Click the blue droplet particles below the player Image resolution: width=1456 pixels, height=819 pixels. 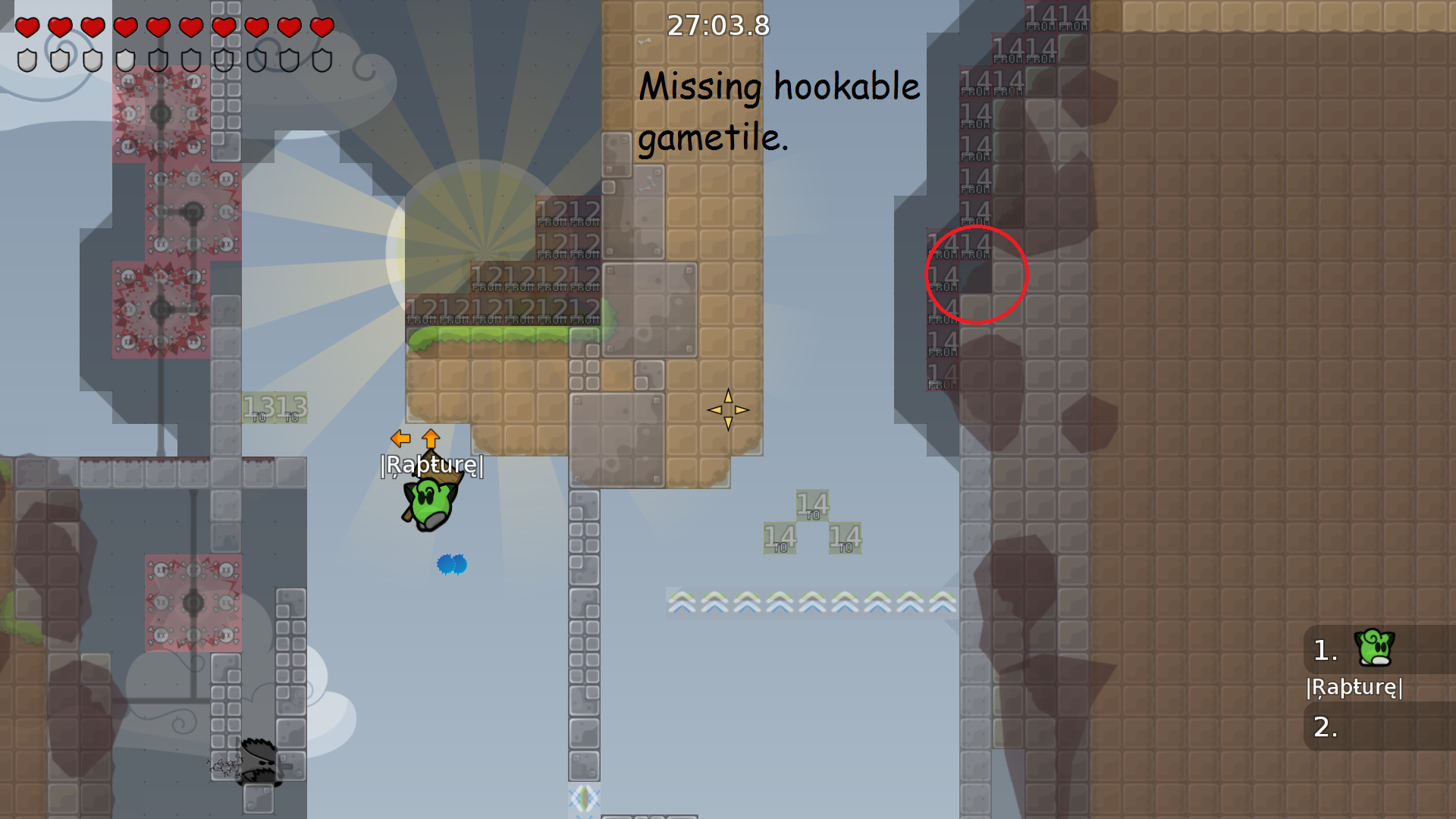click(x=451, y=564)
